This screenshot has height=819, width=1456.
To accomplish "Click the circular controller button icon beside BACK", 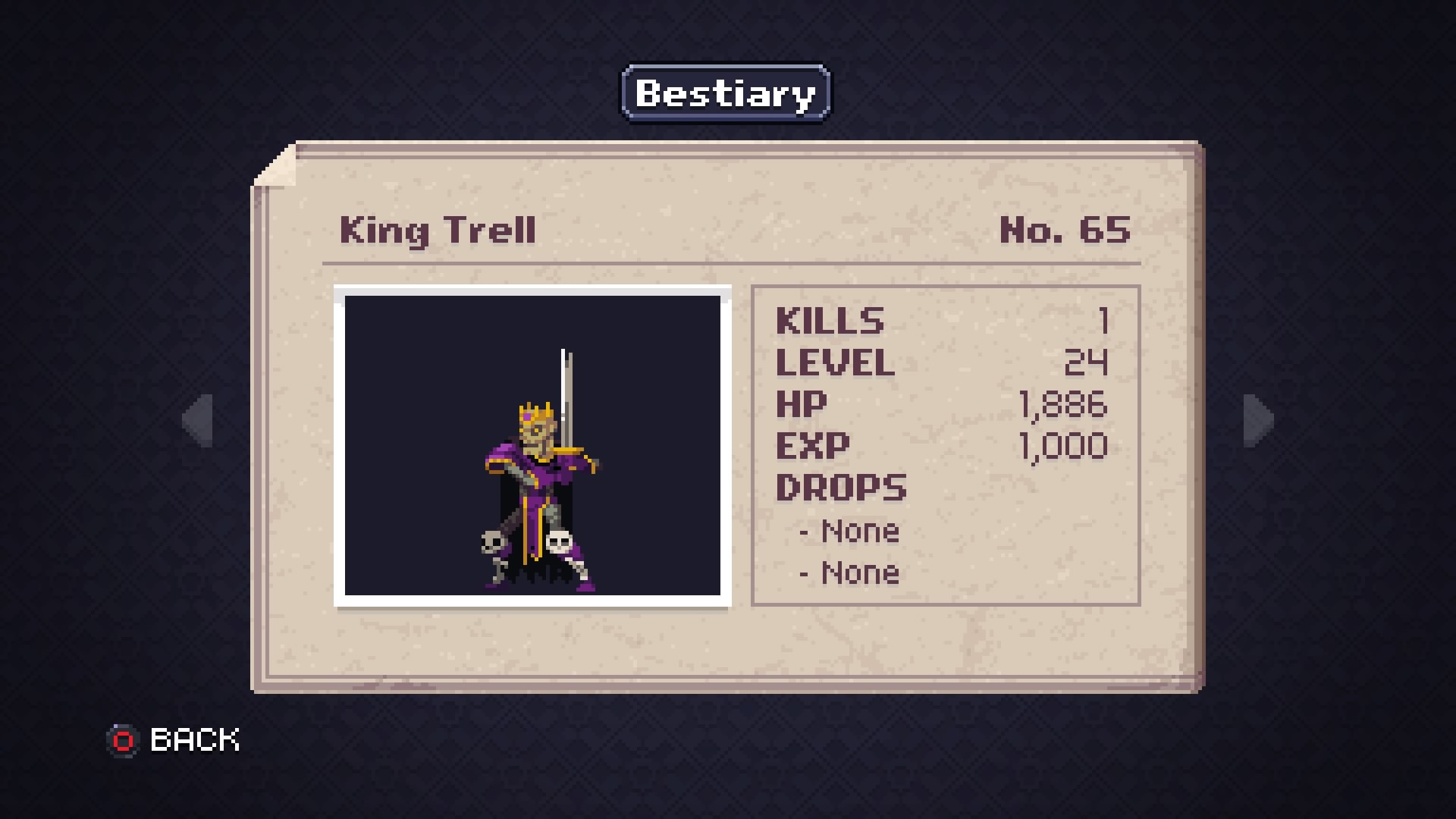I will (124, 739).
